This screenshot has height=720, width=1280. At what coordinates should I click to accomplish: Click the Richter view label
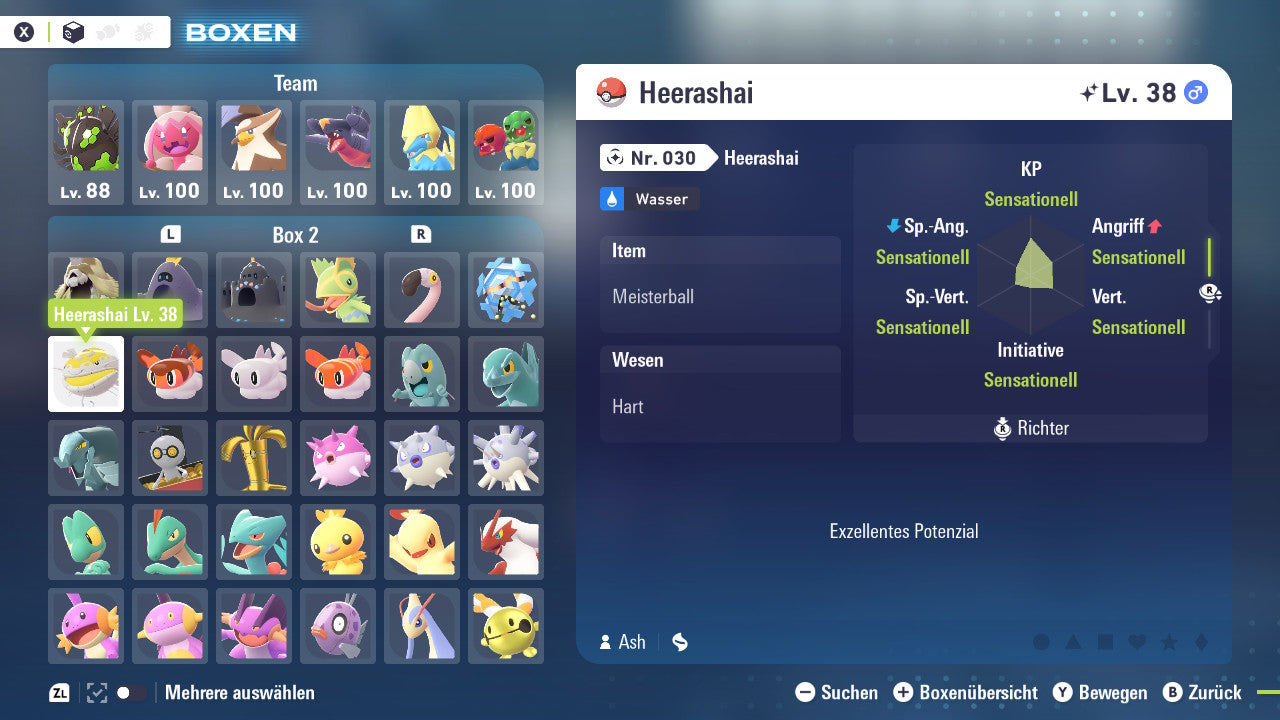[1031, 428]
